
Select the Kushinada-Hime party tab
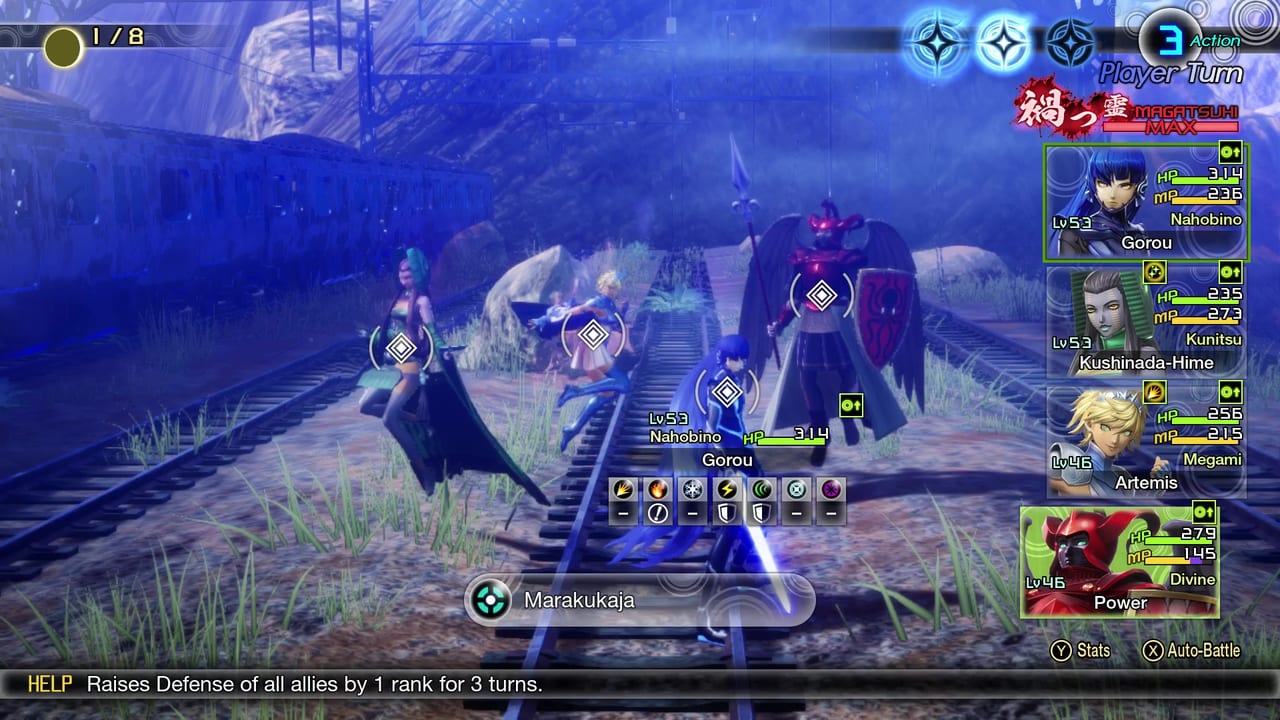tap(1146, 320)
